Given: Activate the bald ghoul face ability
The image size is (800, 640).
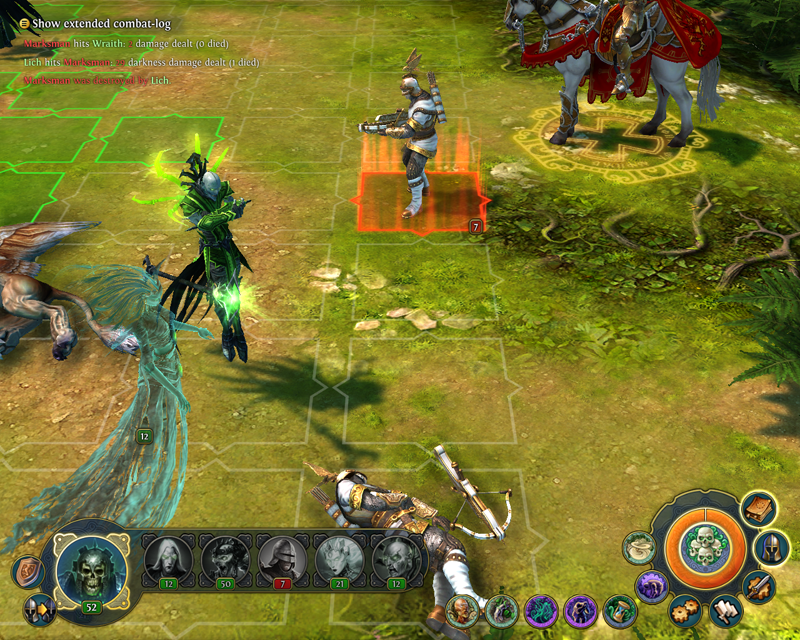Looking at the screenshot, I should 462,609.
